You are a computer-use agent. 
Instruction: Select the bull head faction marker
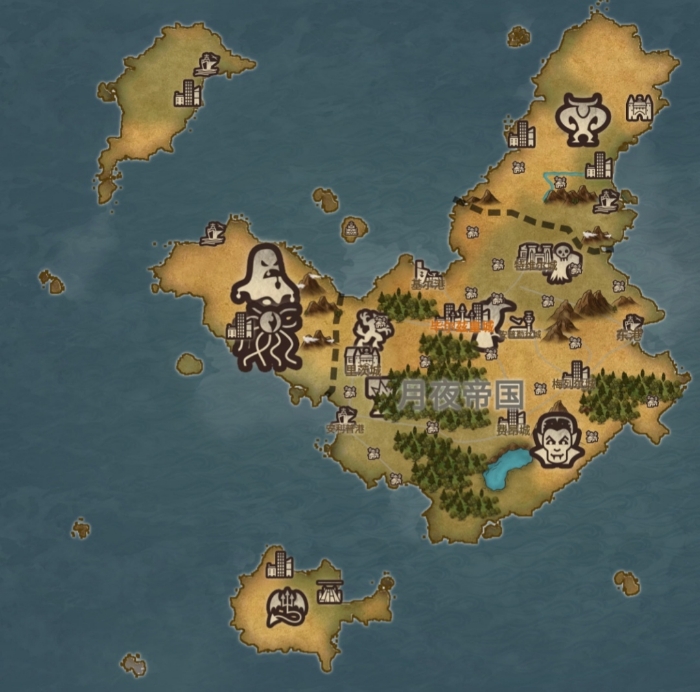tap(580, 119)
